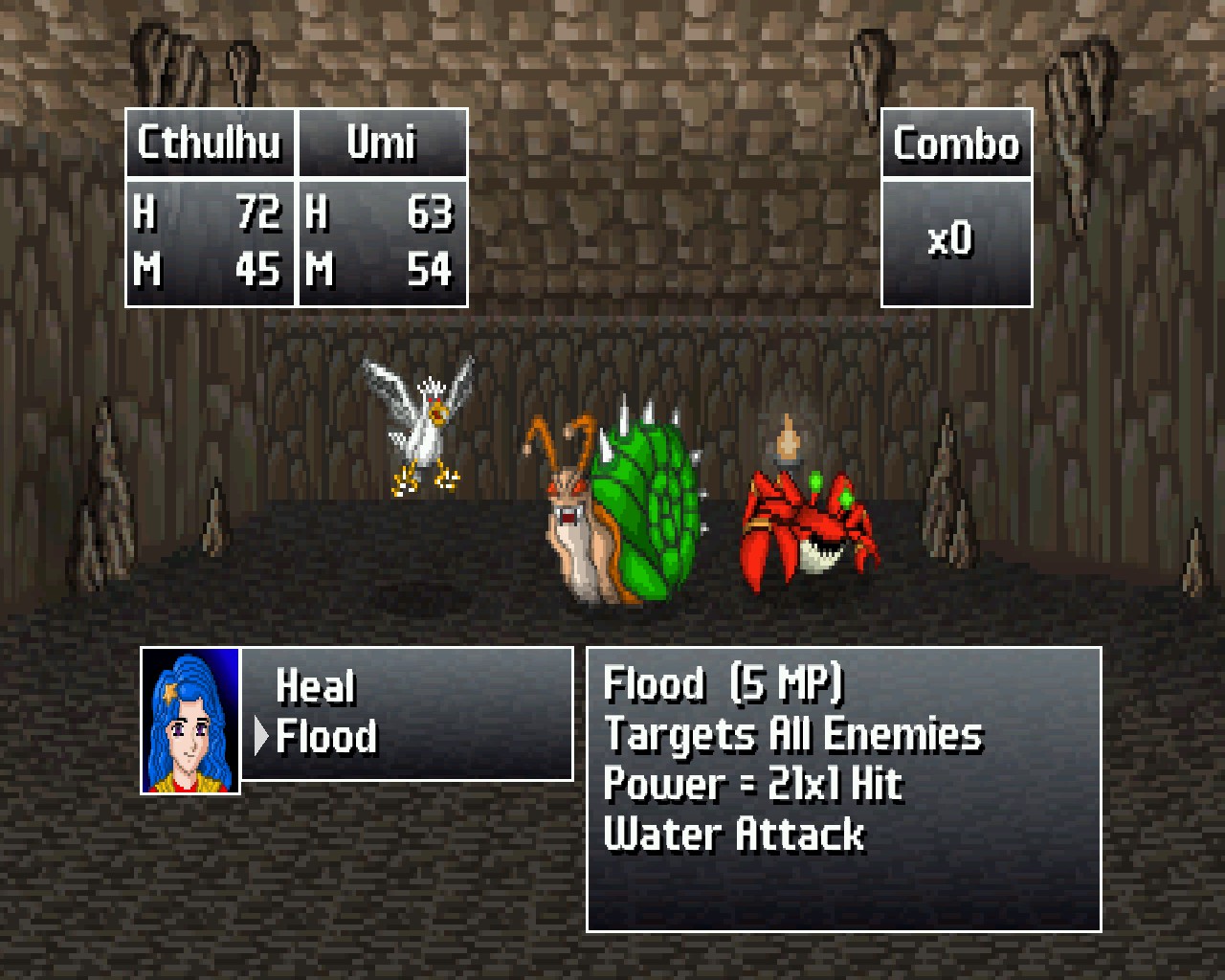Select Umi's party status panel
Screen dimensions: 1225x980
click(x=382, y=208)
